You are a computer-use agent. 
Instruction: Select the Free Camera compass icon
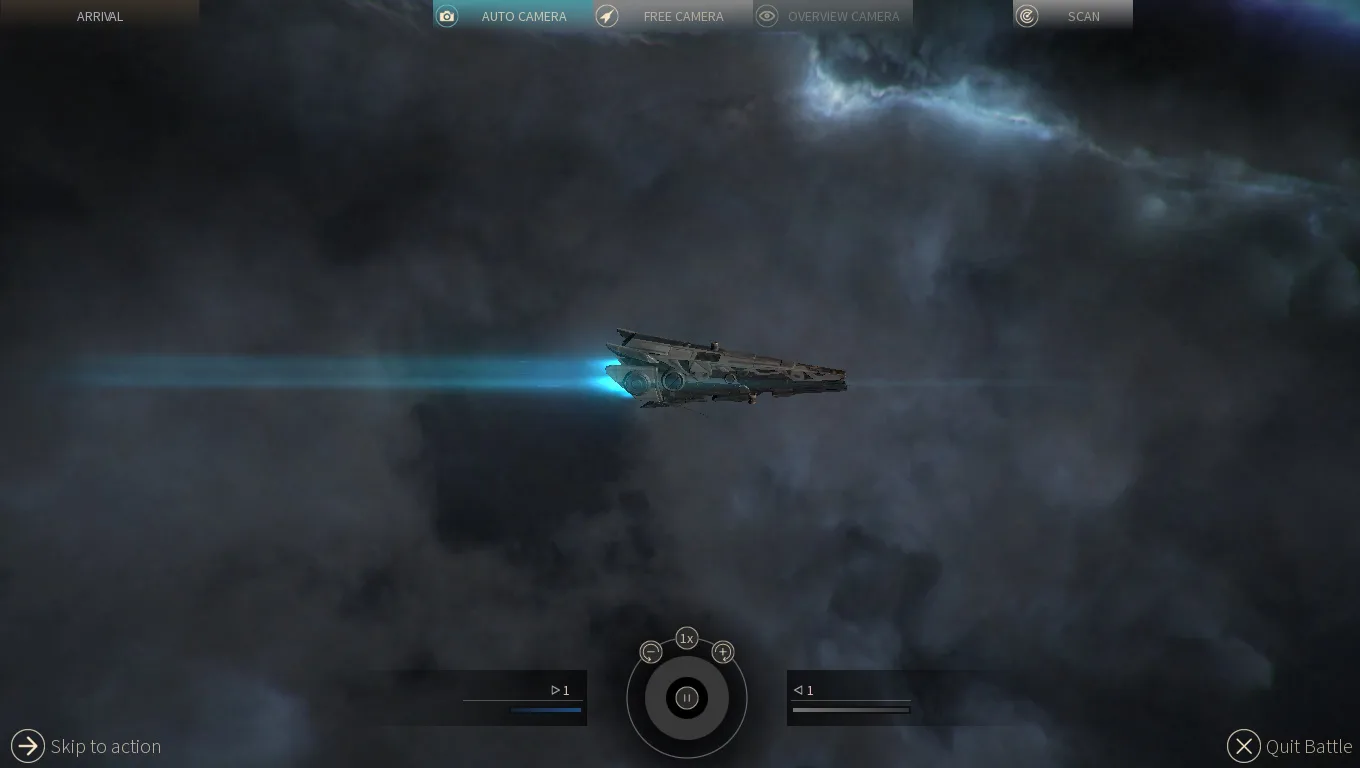point(607,16)
